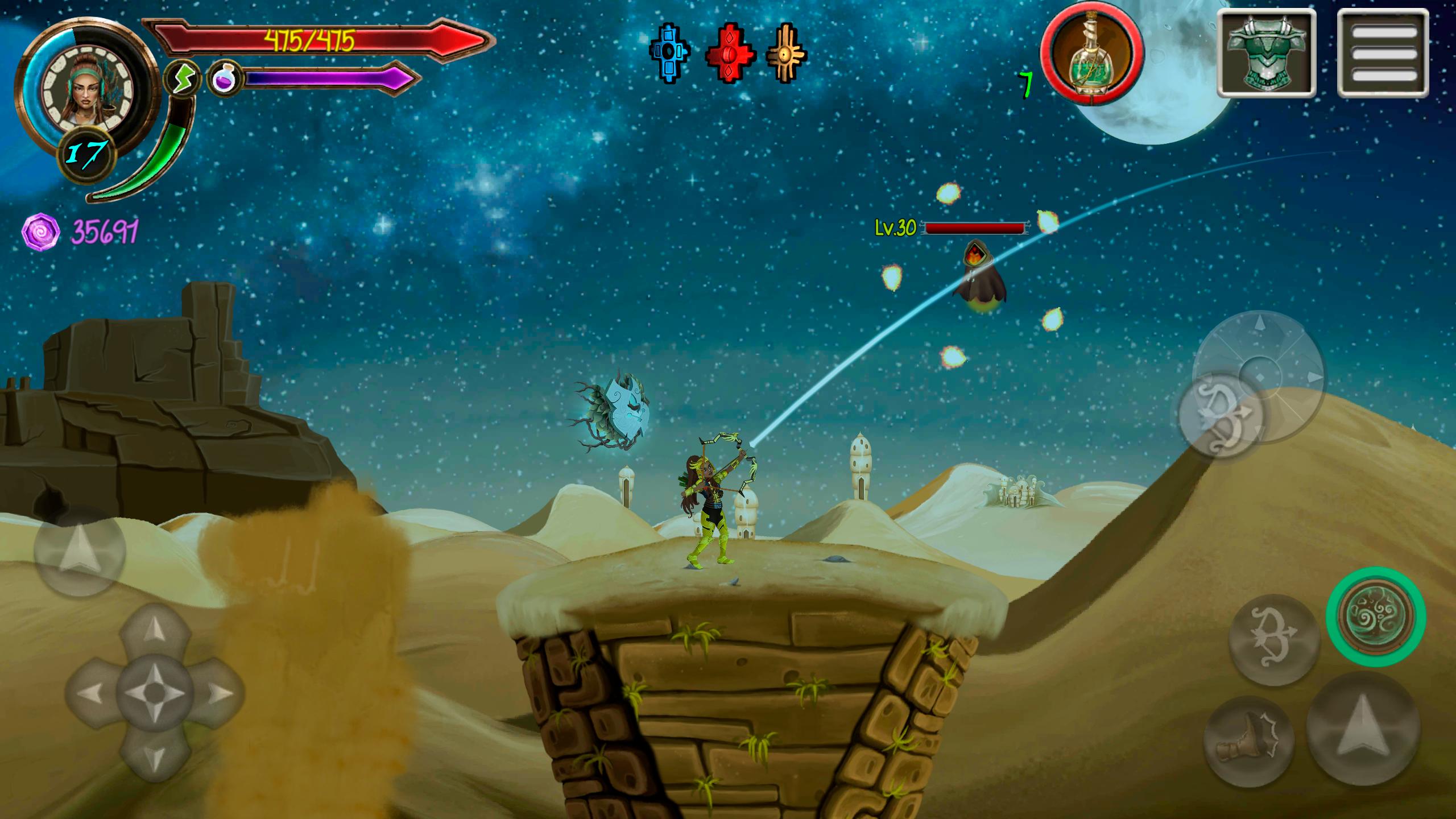Screen dimensions: 1456x819
Task: Tap the D-pad right arrow
Action: coord(216,693)
